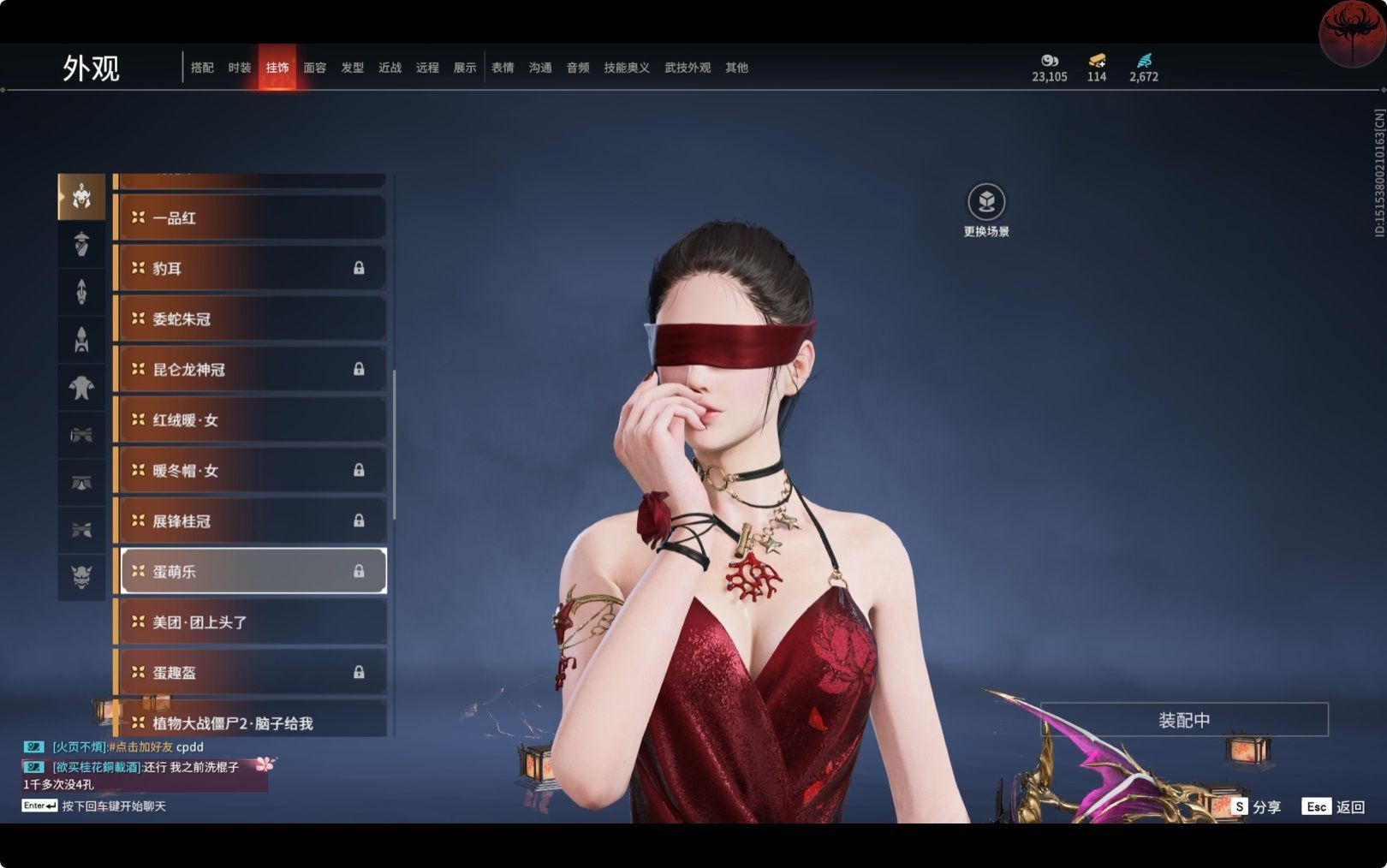
Task: Choose the 豹耳 list entry
Action: point(250,269)
